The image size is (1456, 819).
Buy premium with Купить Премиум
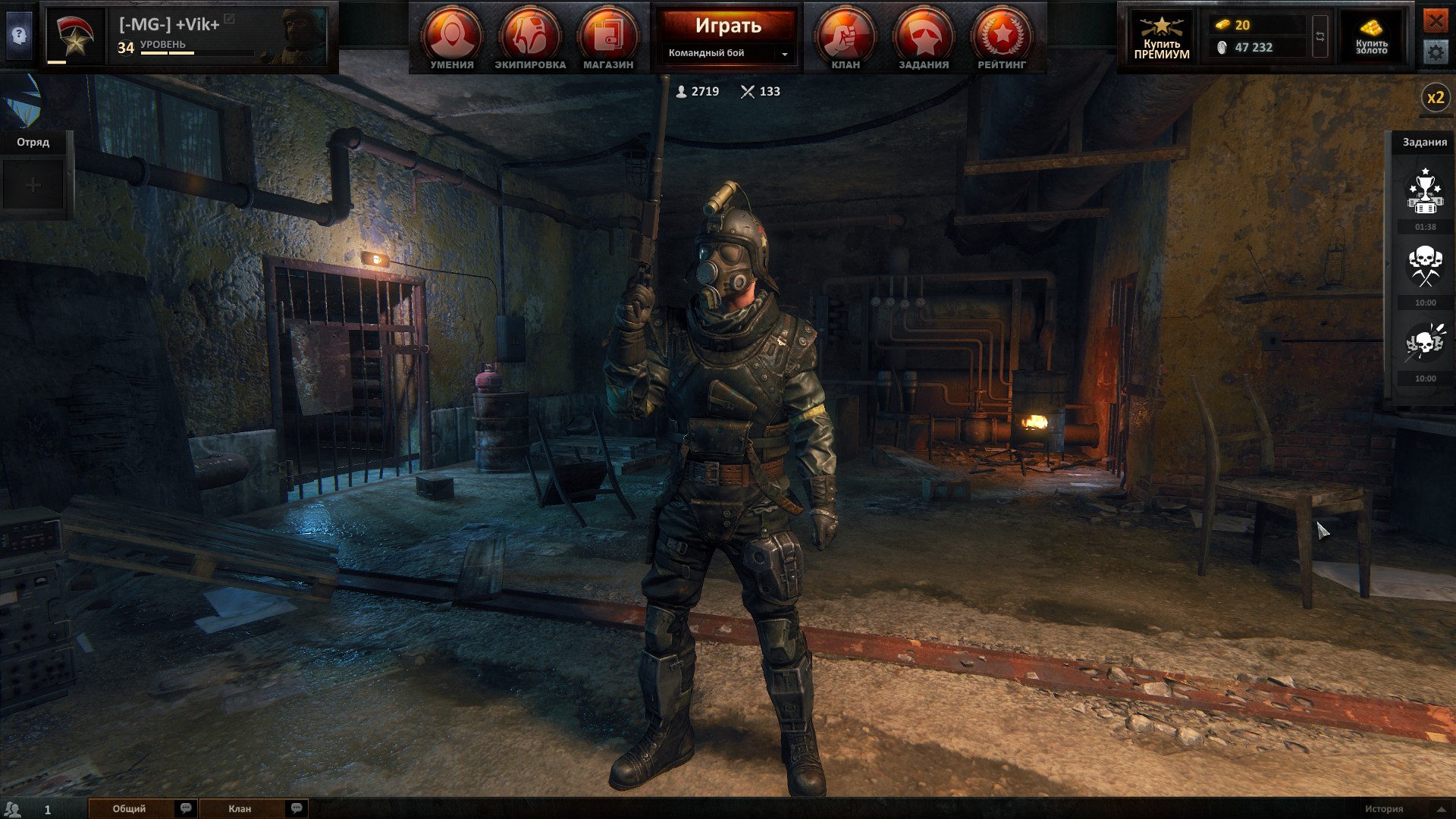point(1162,36)
